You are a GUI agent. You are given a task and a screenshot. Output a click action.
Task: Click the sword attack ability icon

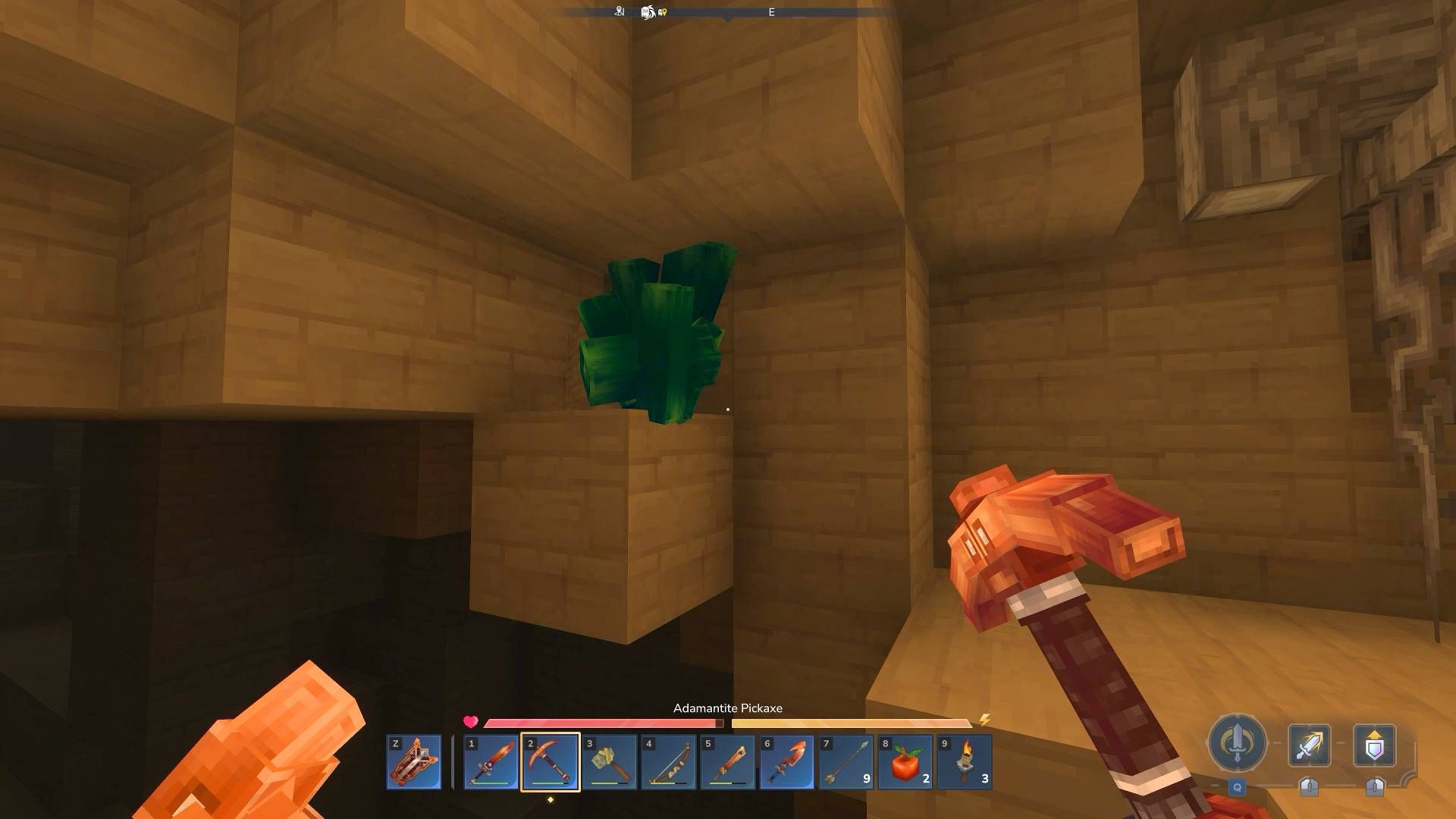1310,744
